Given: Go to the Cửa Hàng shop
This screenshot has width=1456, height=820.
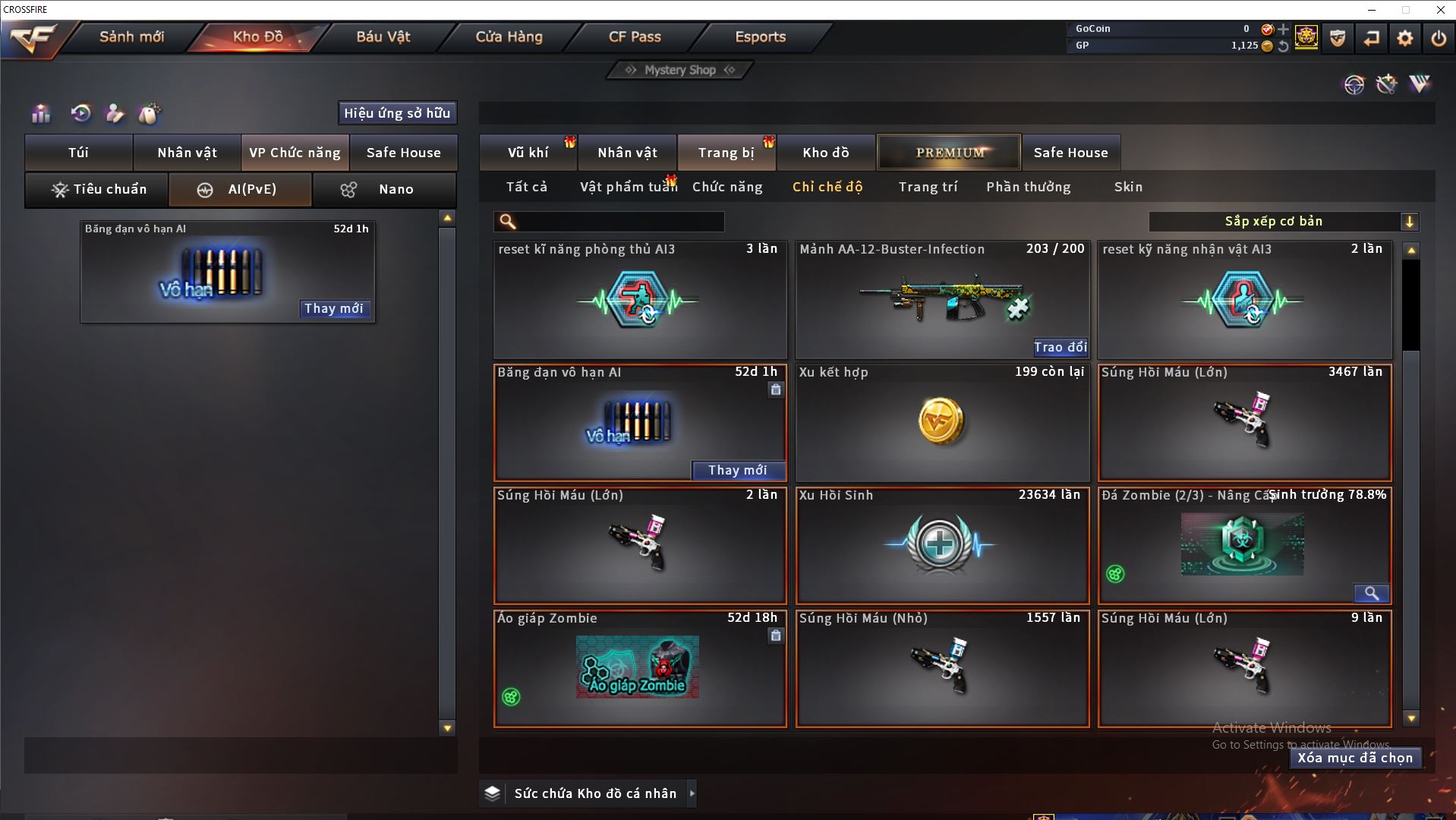Looking at the screenshot, I should tap(509, 36).
